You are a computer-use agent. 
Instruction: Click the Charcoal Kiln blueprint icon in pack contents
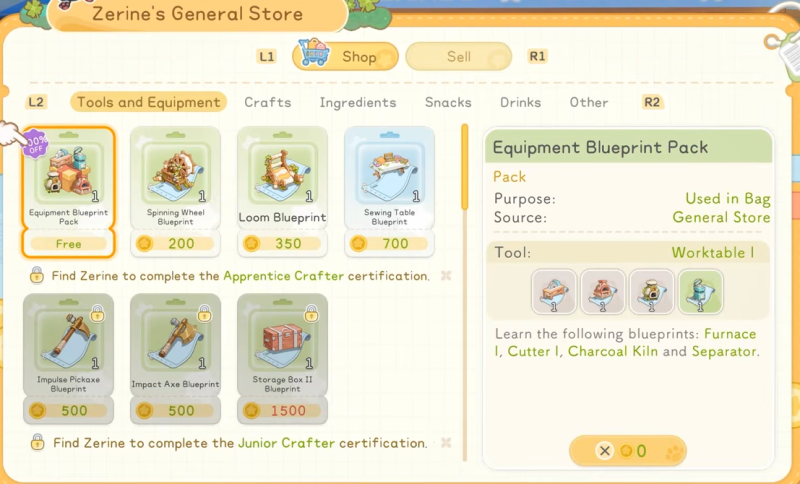tap(649, 290)
